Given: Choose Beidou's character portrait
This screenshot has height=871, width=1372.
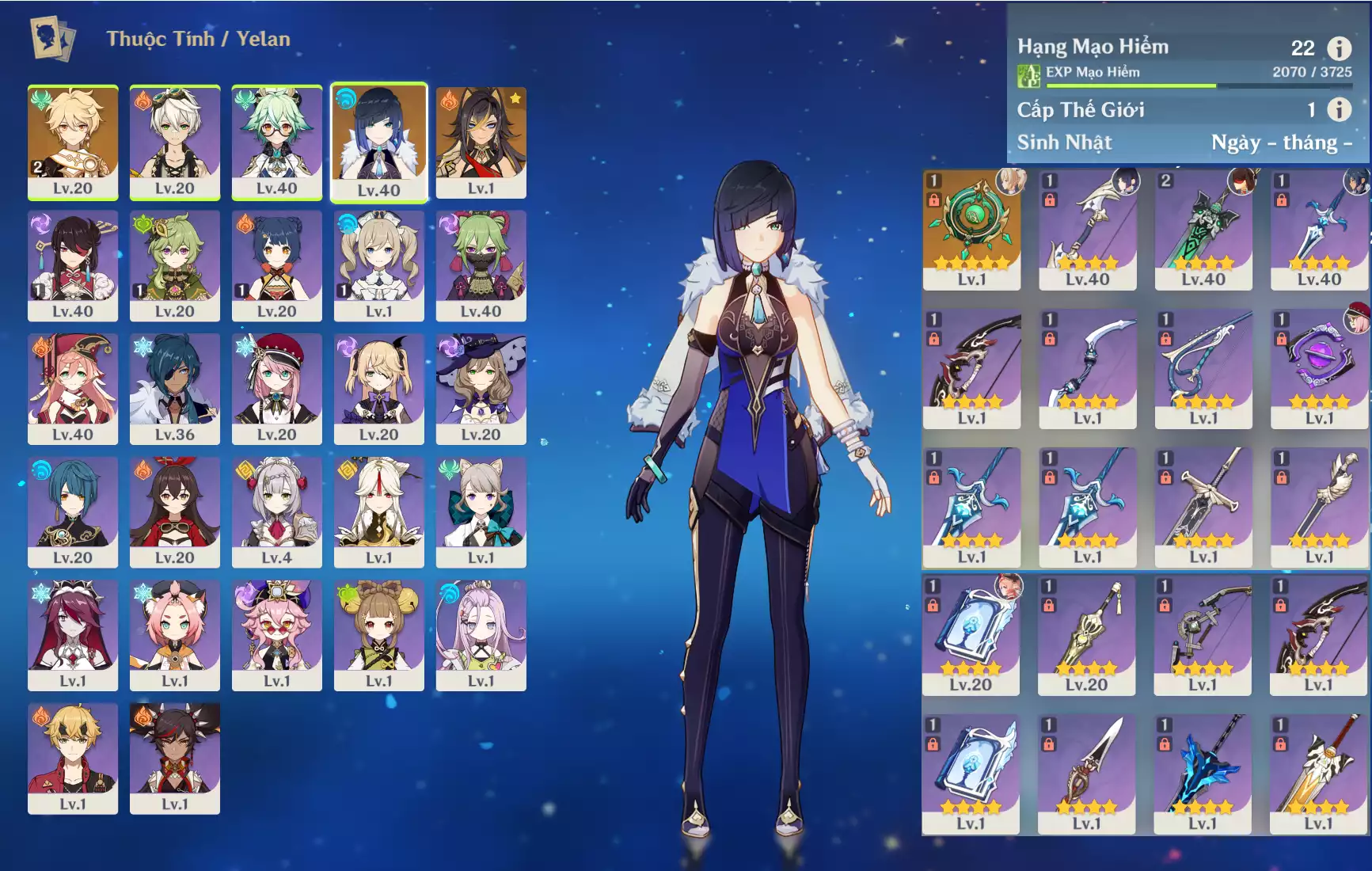Looking at the screenshot, I should 73,265.
